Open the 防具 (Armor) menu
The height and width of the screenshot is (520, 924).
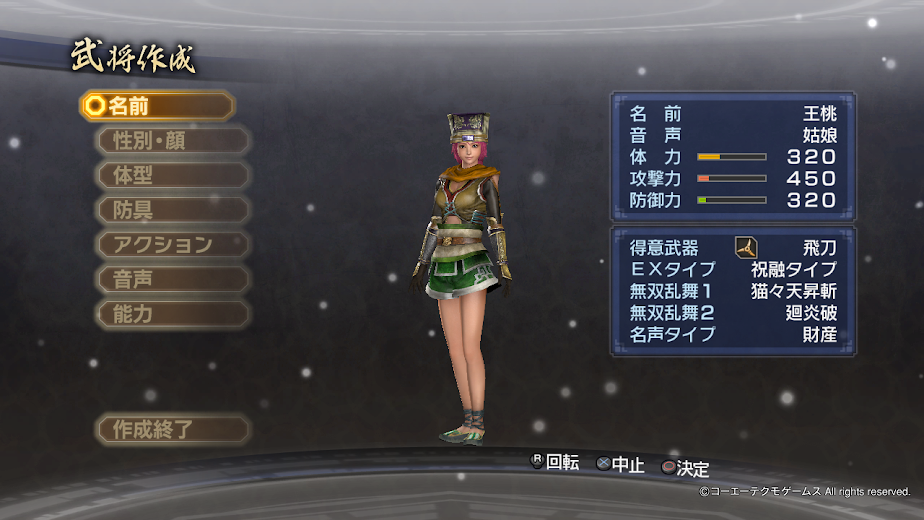(x=172, y=210)
